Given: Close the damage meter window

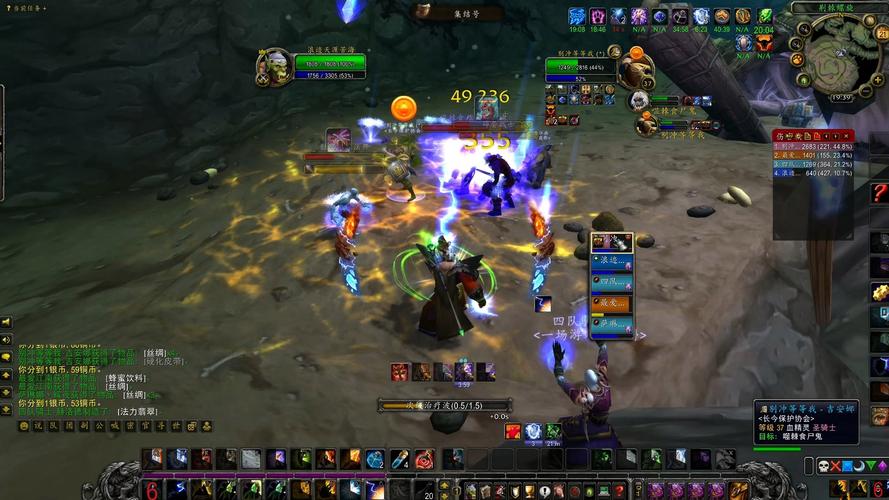Looking at the screenshot, I should pyautogui.click(x=847, y=134).
